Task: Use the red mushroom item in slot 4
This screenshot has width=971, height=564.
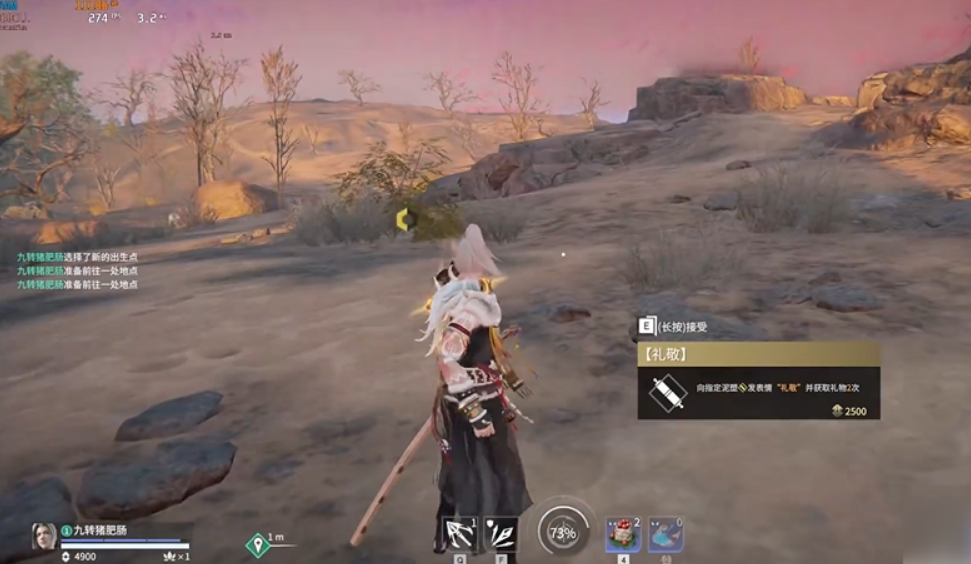Action: [x=623, y=535]
